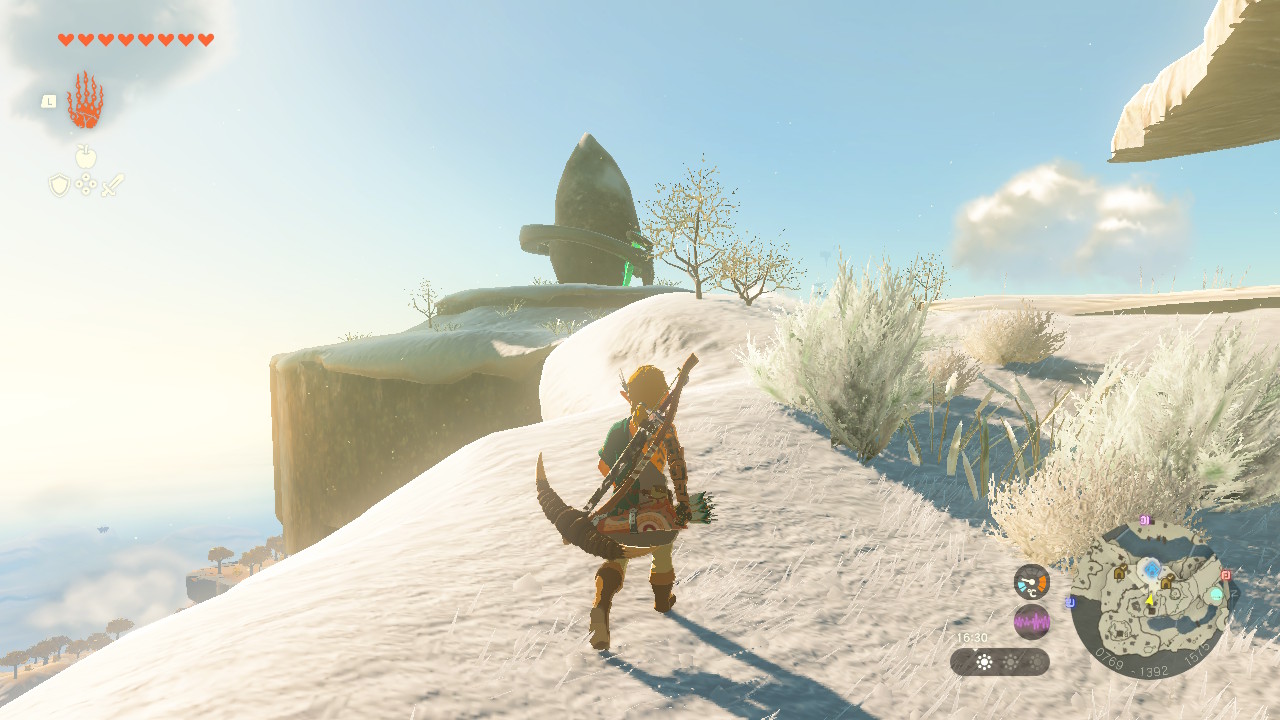Click the d-pad selector icon between shield and sword
This screenshot has width=1280, height=720.
(x=86, y=185)
